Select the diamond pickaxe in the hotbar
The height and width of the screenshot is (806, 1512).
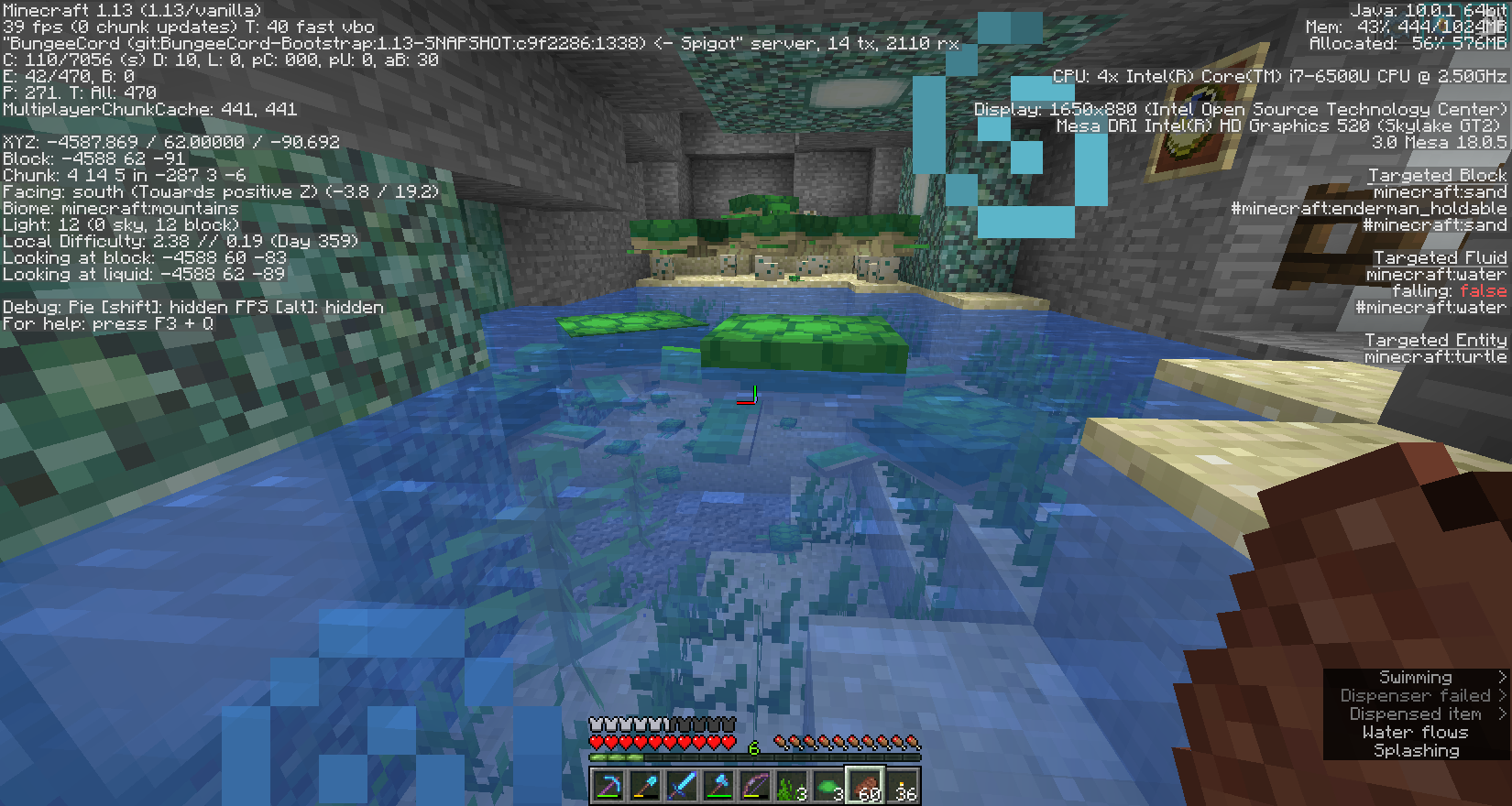click(x=607, y=785)
